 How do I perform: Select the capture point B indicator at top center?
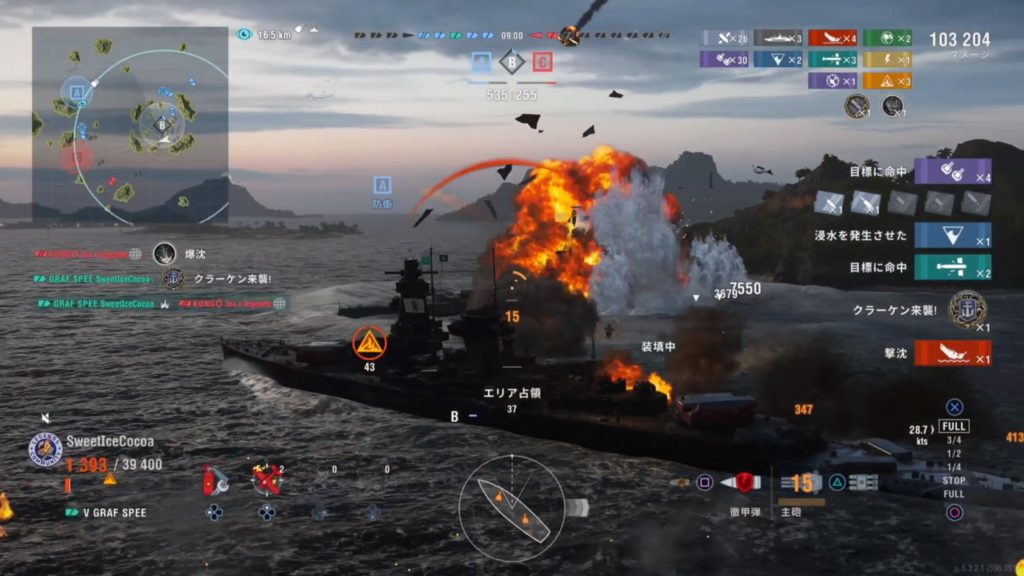click(x=511, y=63)
